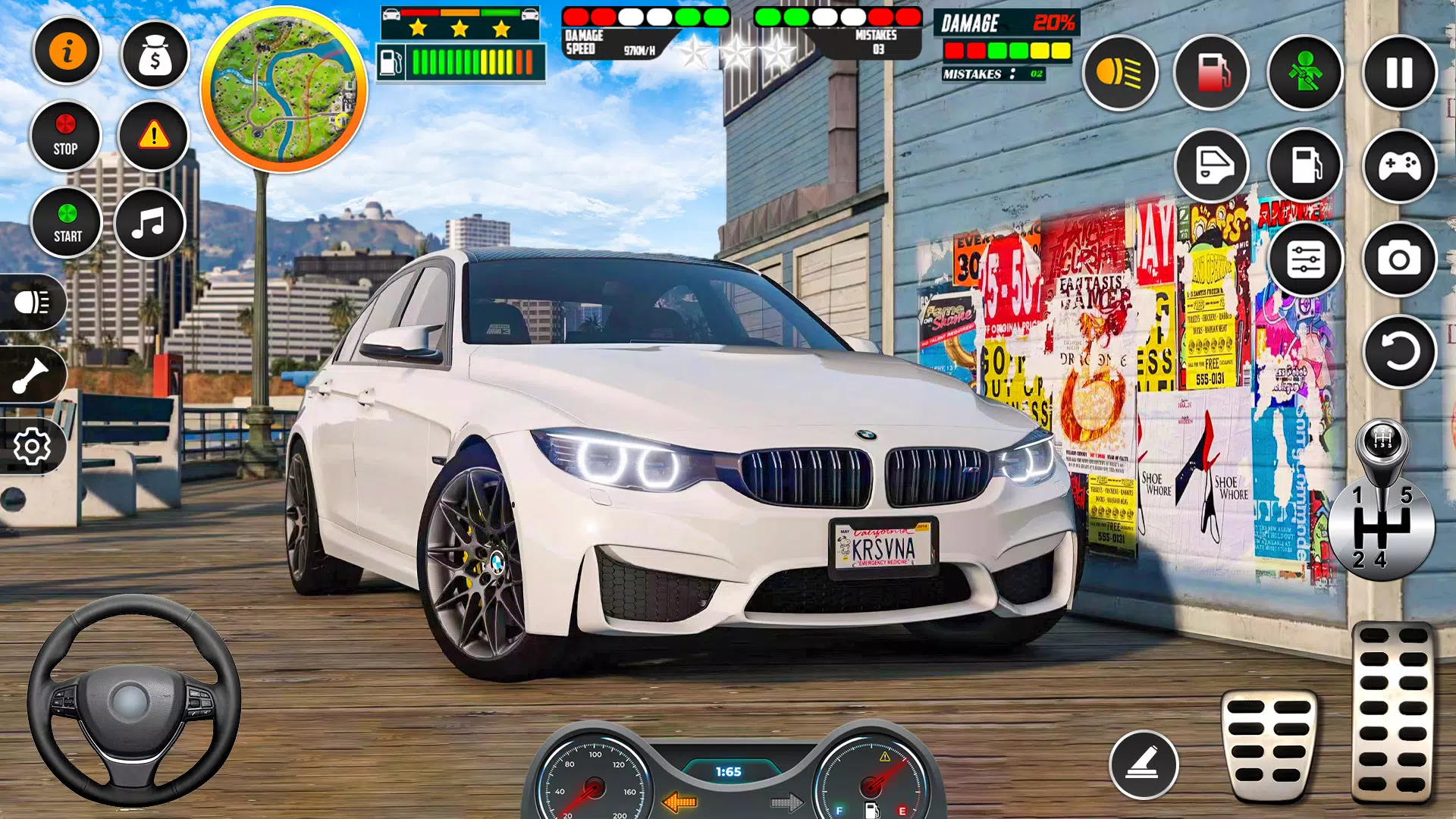The height and width of the screenshot is (819, 1456).
Task: Tap the gamepad controls icon
Action: tap(1398, 165)
